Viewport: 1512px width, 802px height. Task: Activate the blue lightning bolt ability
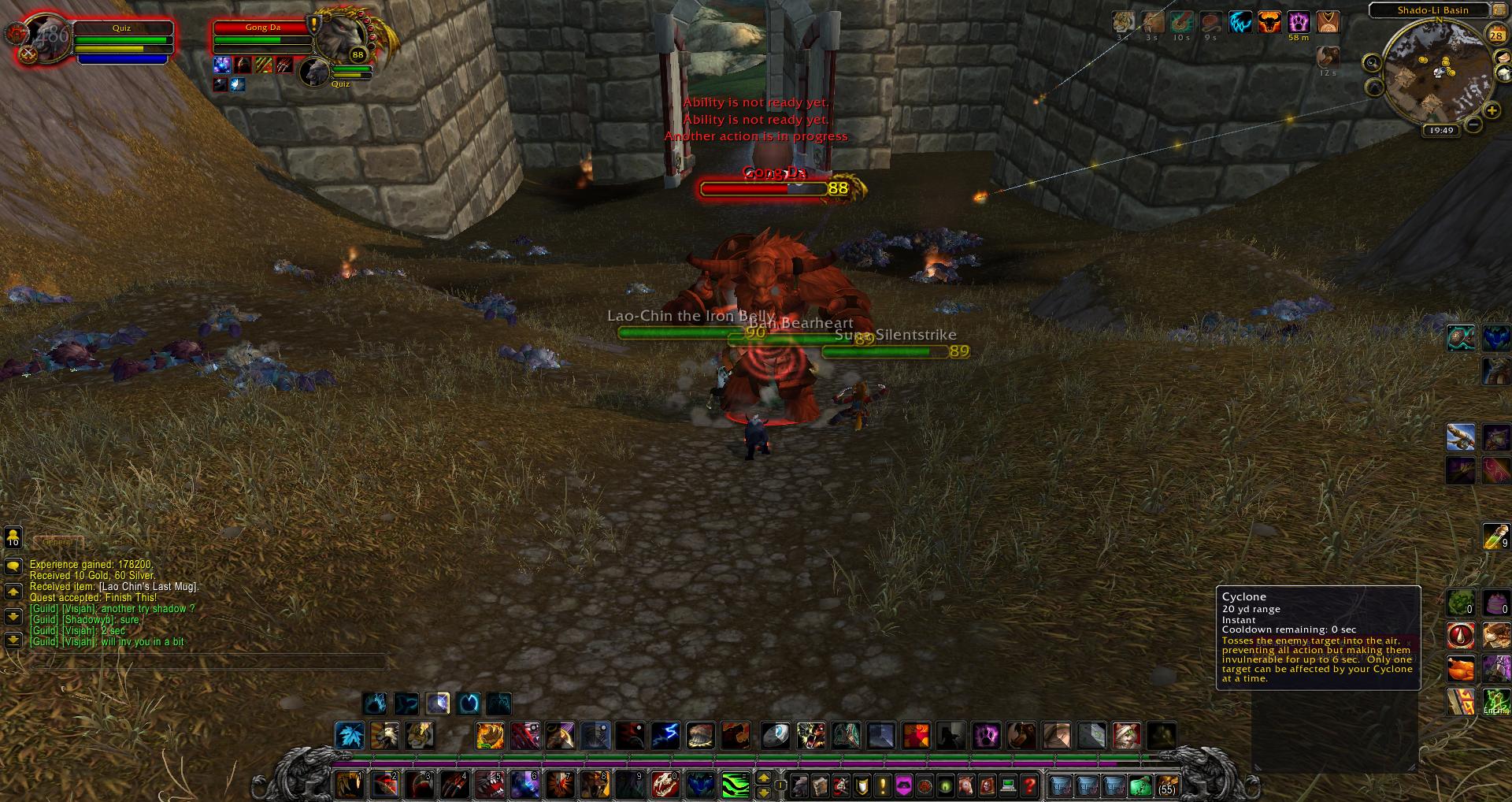pos(666,736)
